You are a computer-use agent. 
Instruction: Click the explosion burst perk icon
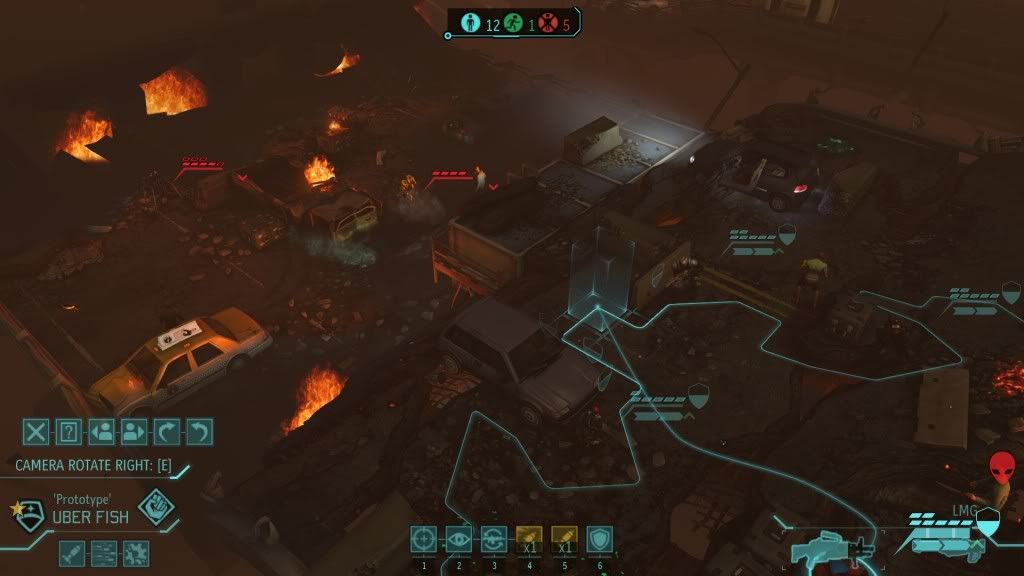click(136, 552)
